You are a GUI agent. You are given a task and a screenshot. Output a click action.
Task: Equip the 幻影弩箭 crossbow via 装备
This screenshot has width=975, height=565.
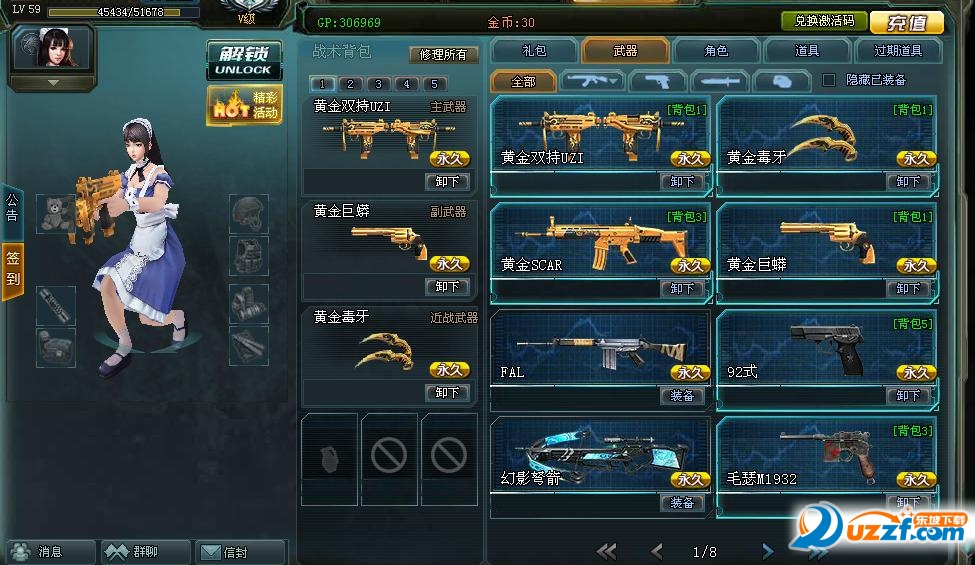683,503
